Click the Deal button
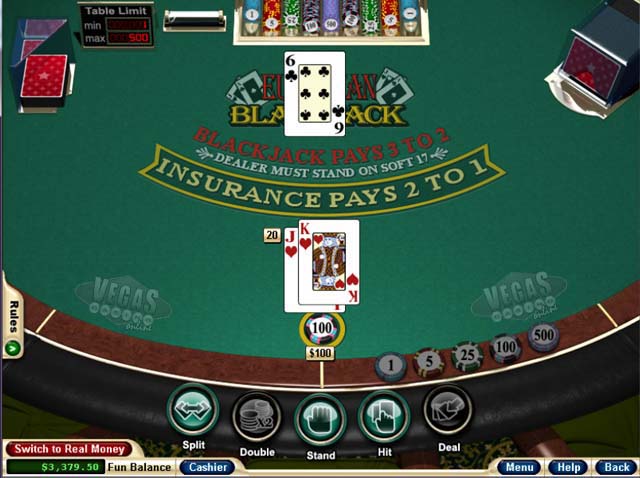Image resolution: width=640 pixels, height=478 pixels. pos(447,411)
